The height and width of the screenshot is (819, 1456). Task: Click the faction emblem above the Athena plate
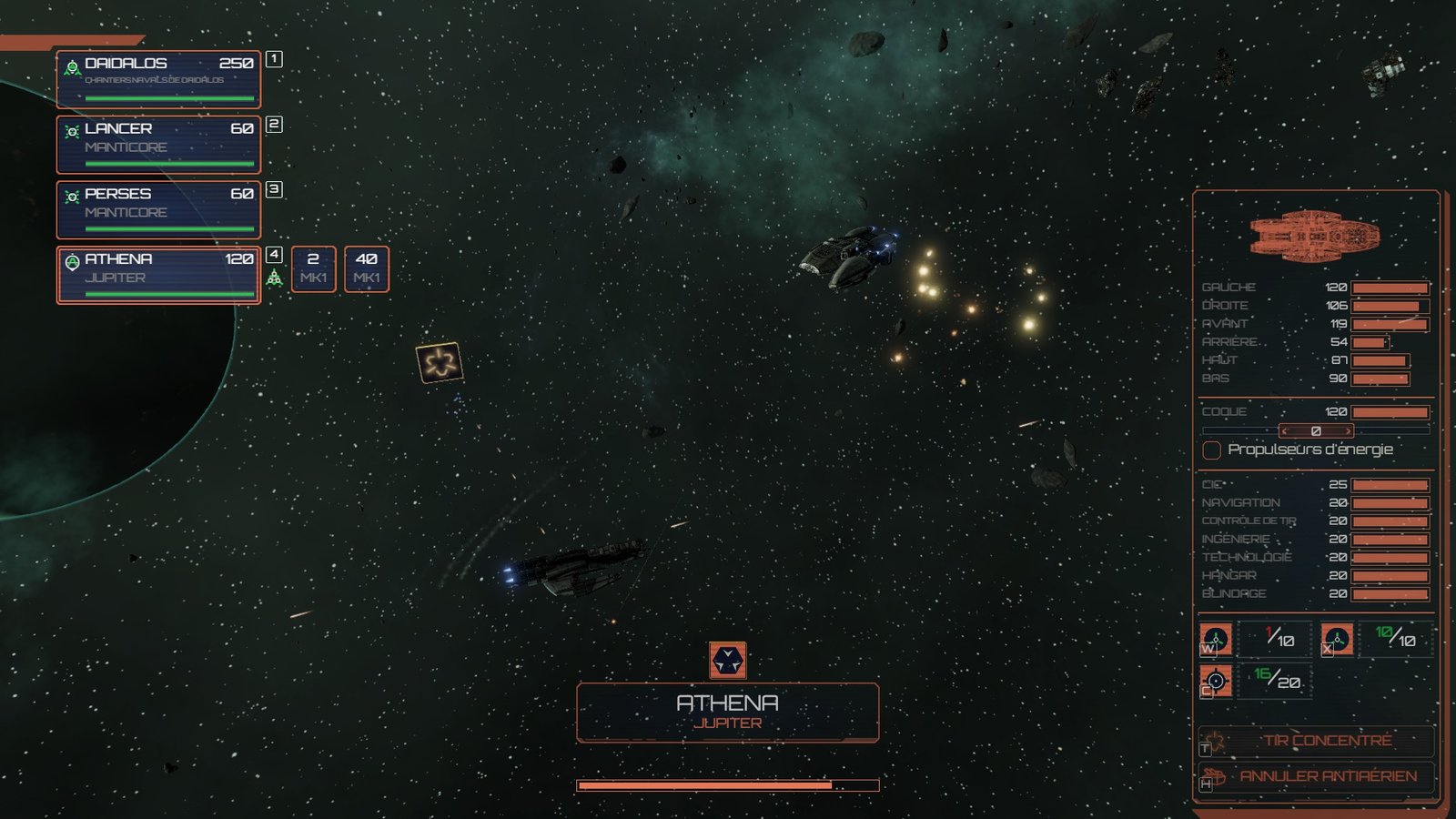[x=727, y=661]
